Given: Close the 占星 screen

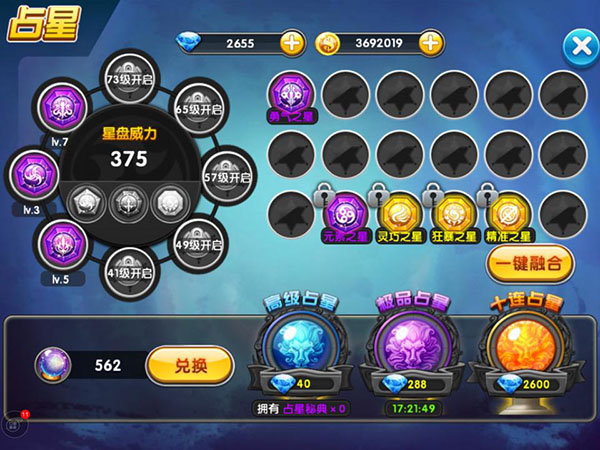Looking at the screenshot, I should [x=579, y=46].
